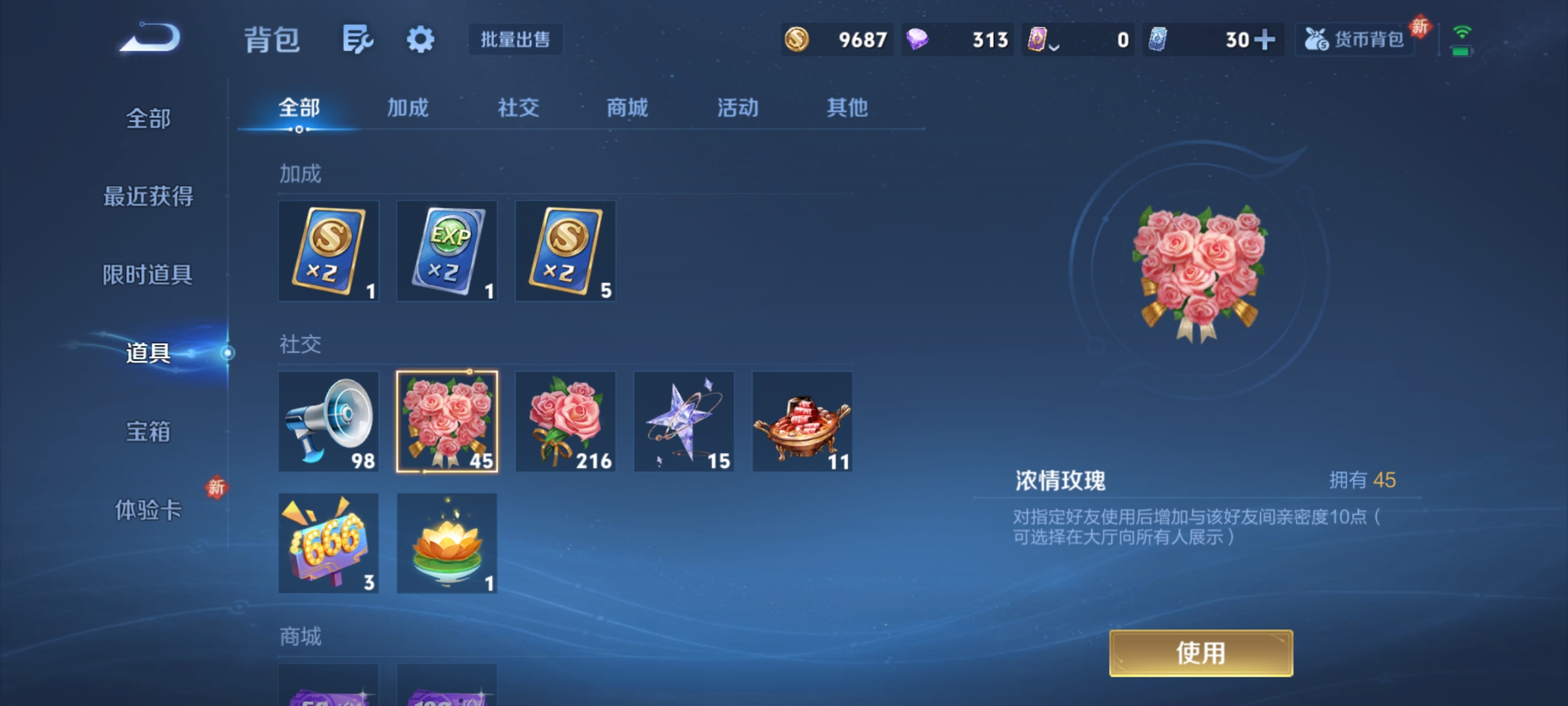Screen dimensions: 1568x706
Task: Open the inventory edit tool next to 背包
Action: coord(358,39)
